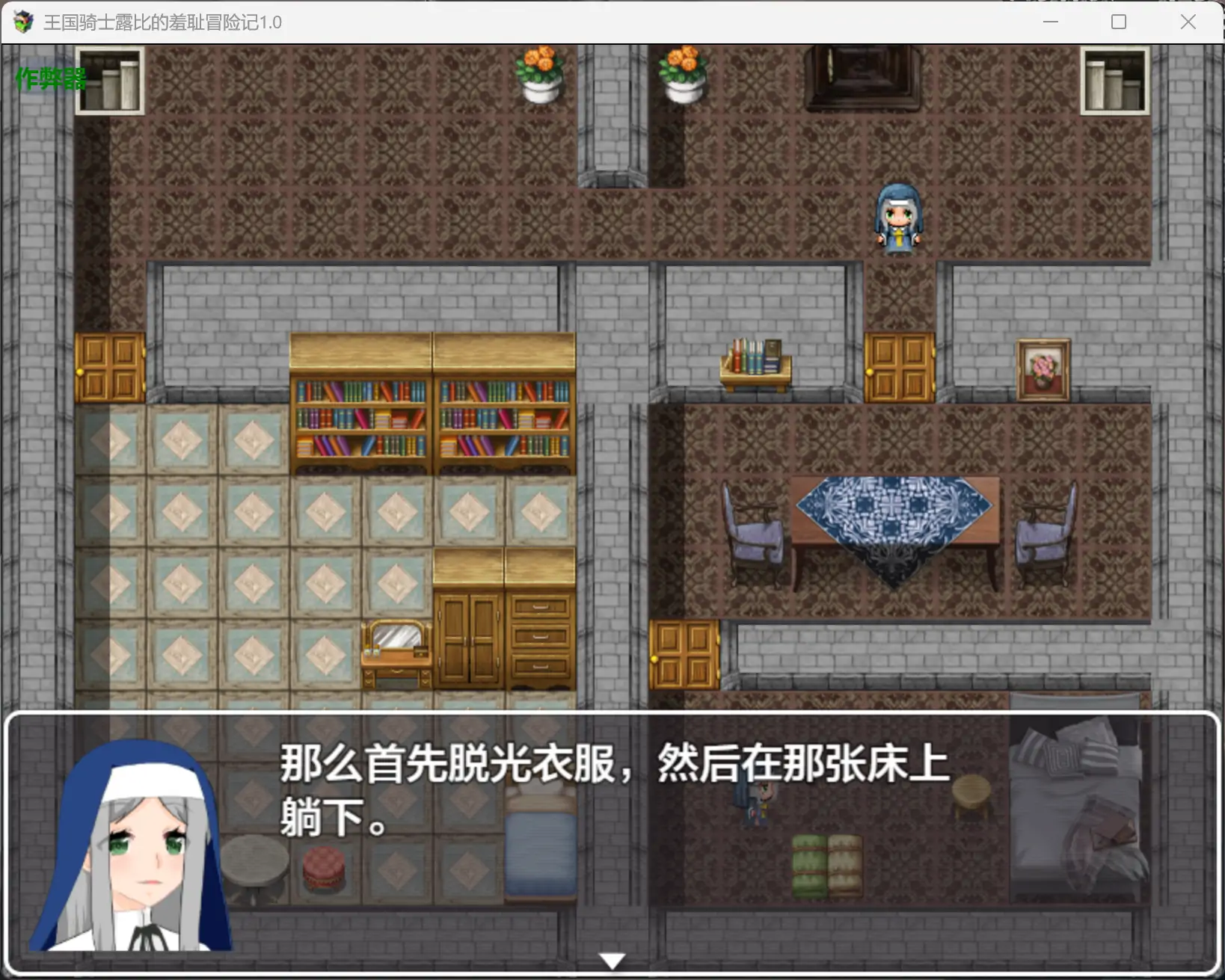The width and height of the screenshot is (1225, 980).
Task: Click the door on the left wall
Action: 110,368
